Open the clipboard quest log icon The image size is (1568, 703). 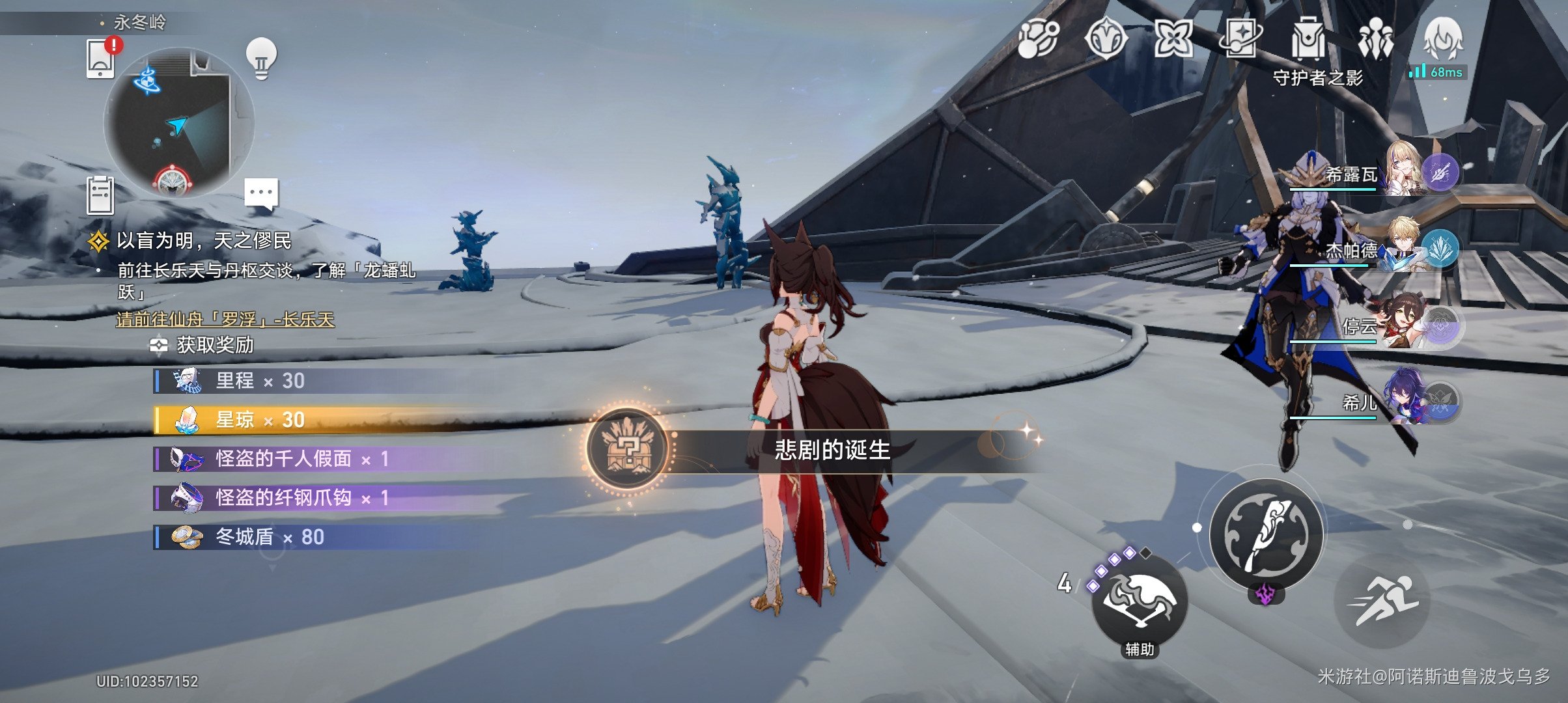click(x=100, y=195)
